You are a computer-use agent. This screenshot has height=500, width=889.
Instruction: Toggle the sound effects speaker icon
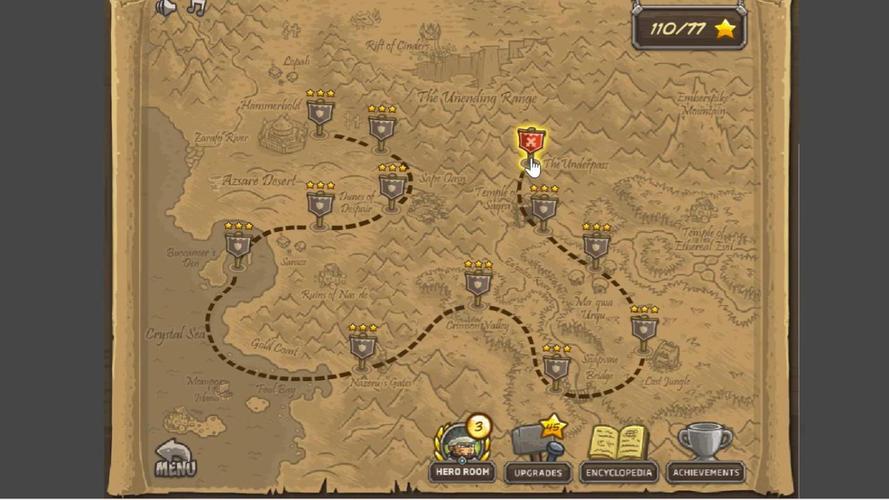click(x=166, y=8)
